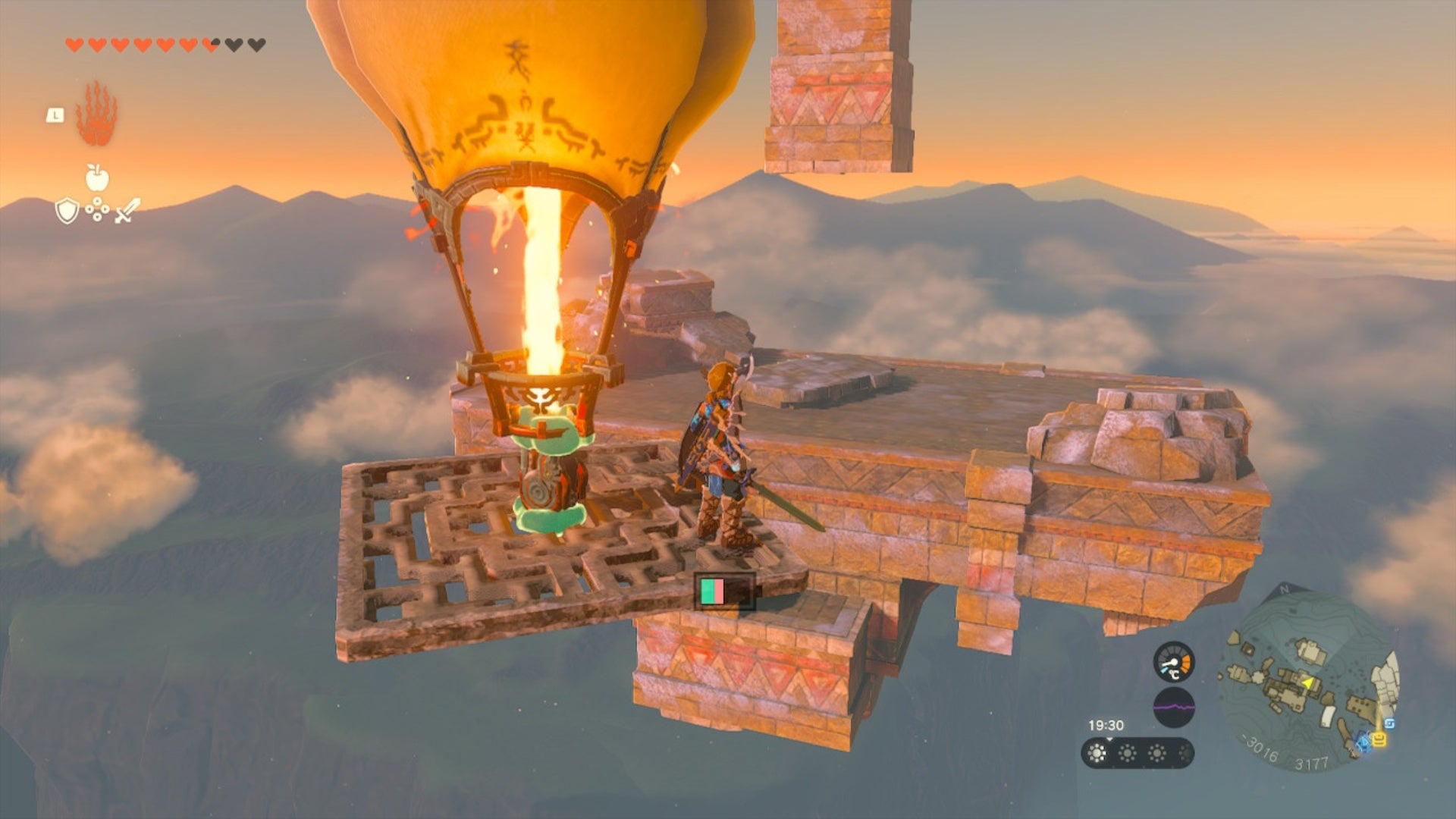Activate the red Ultrahand ability icon
The width and height of the screenshot is (1456, 819).
point(96,114)
